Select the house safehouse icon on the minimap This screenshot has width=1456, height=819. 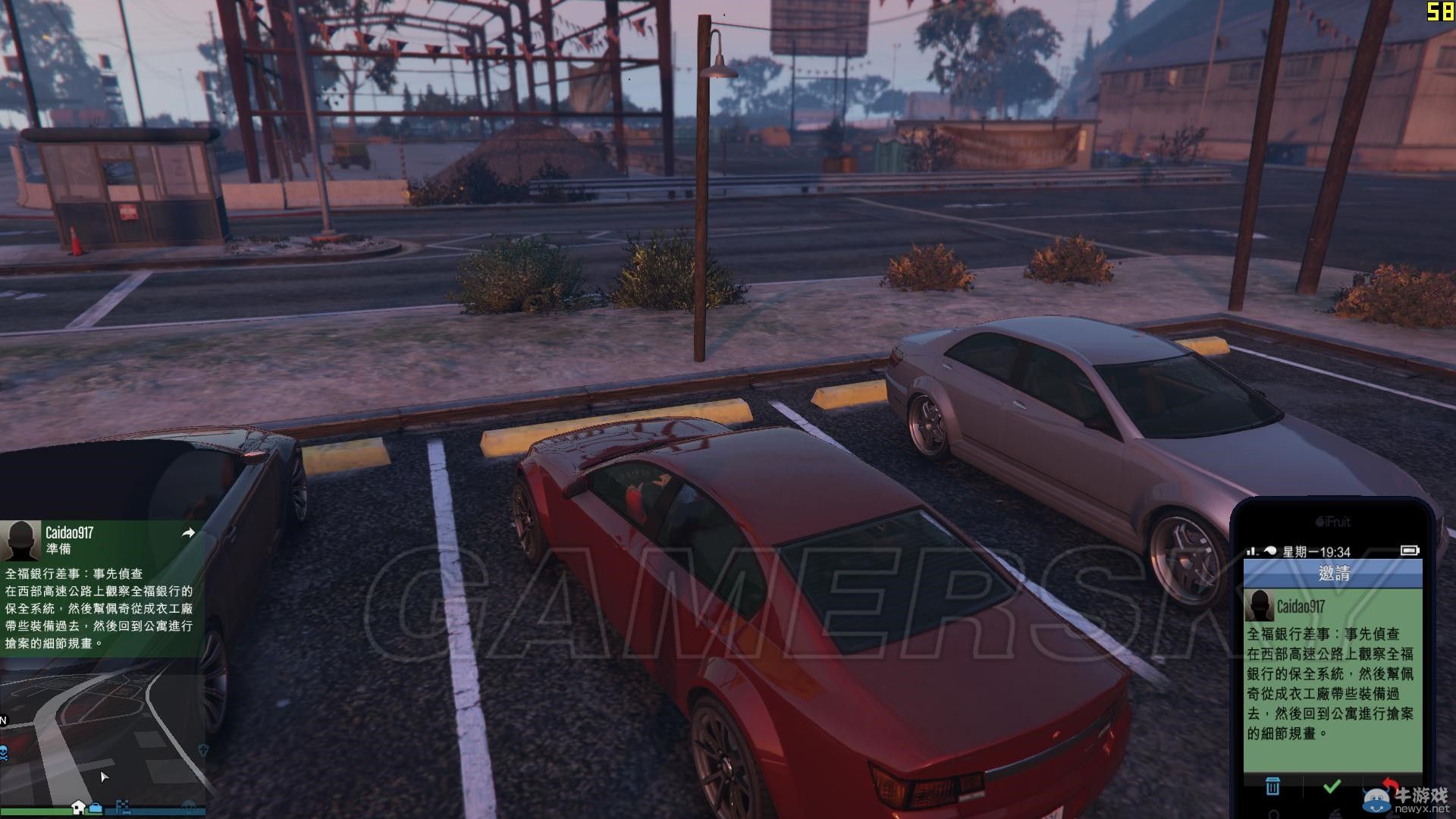coord(79,807)
